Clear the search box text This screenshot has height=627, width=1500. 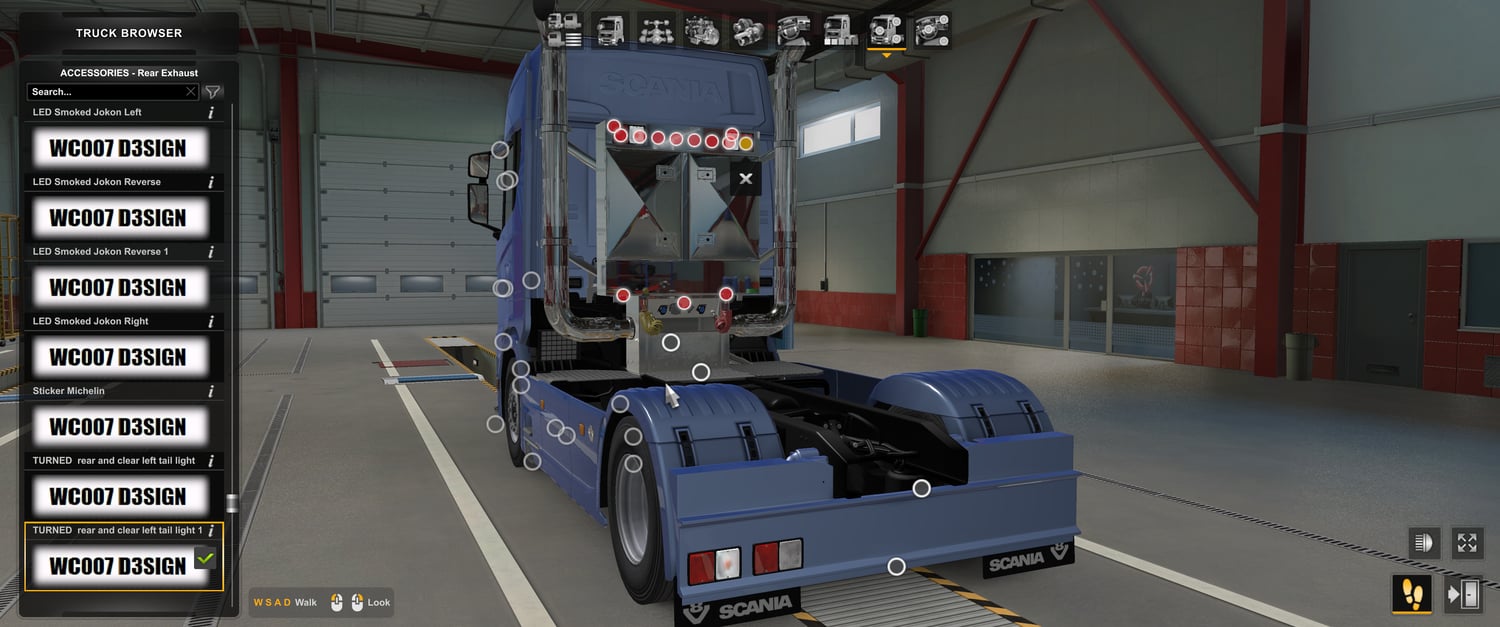coord(191,92)
